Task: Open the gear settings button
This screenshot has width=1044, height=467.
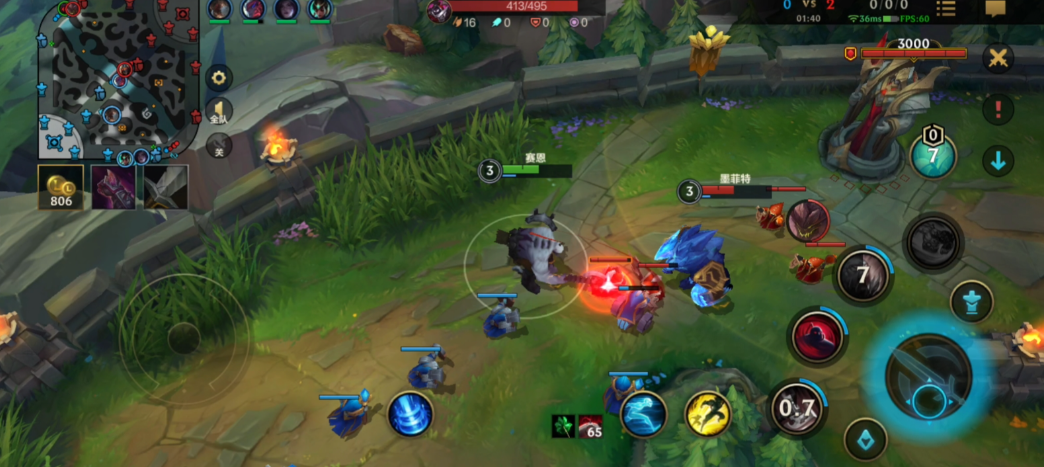Action: click(x=219, y=77)
